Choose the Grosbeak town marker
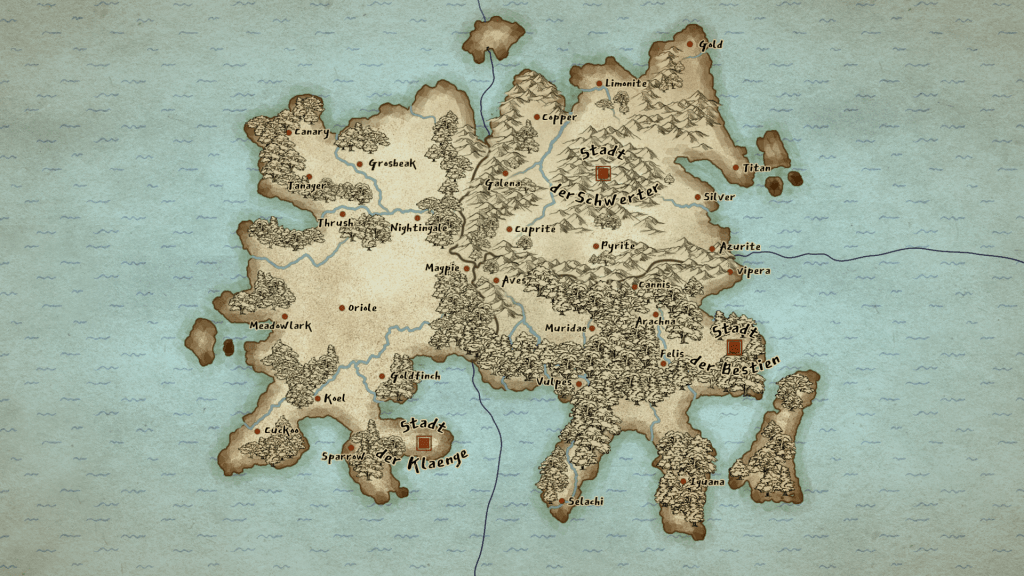This screenshot has width=1024, height=576. click(360, 164)
